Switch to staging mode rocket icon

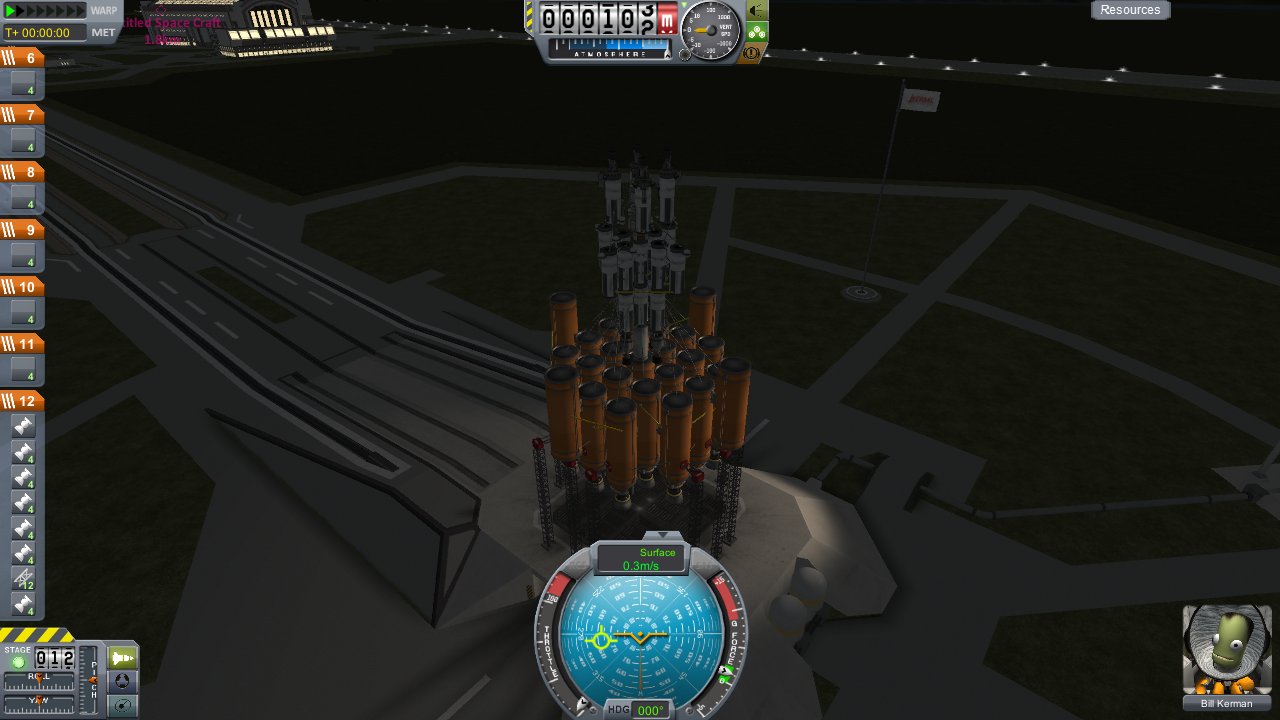coord(122,659)
